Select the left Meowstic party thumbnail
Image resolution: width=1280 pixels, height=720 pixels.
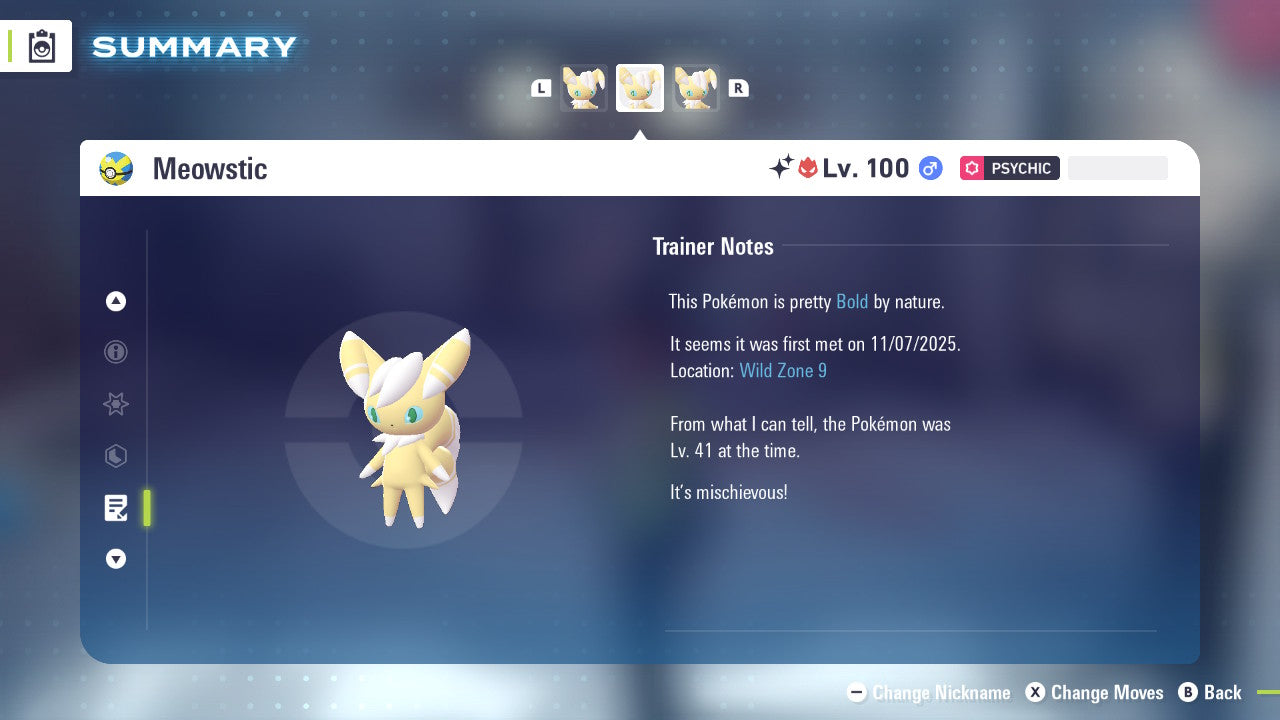point(584,88)
